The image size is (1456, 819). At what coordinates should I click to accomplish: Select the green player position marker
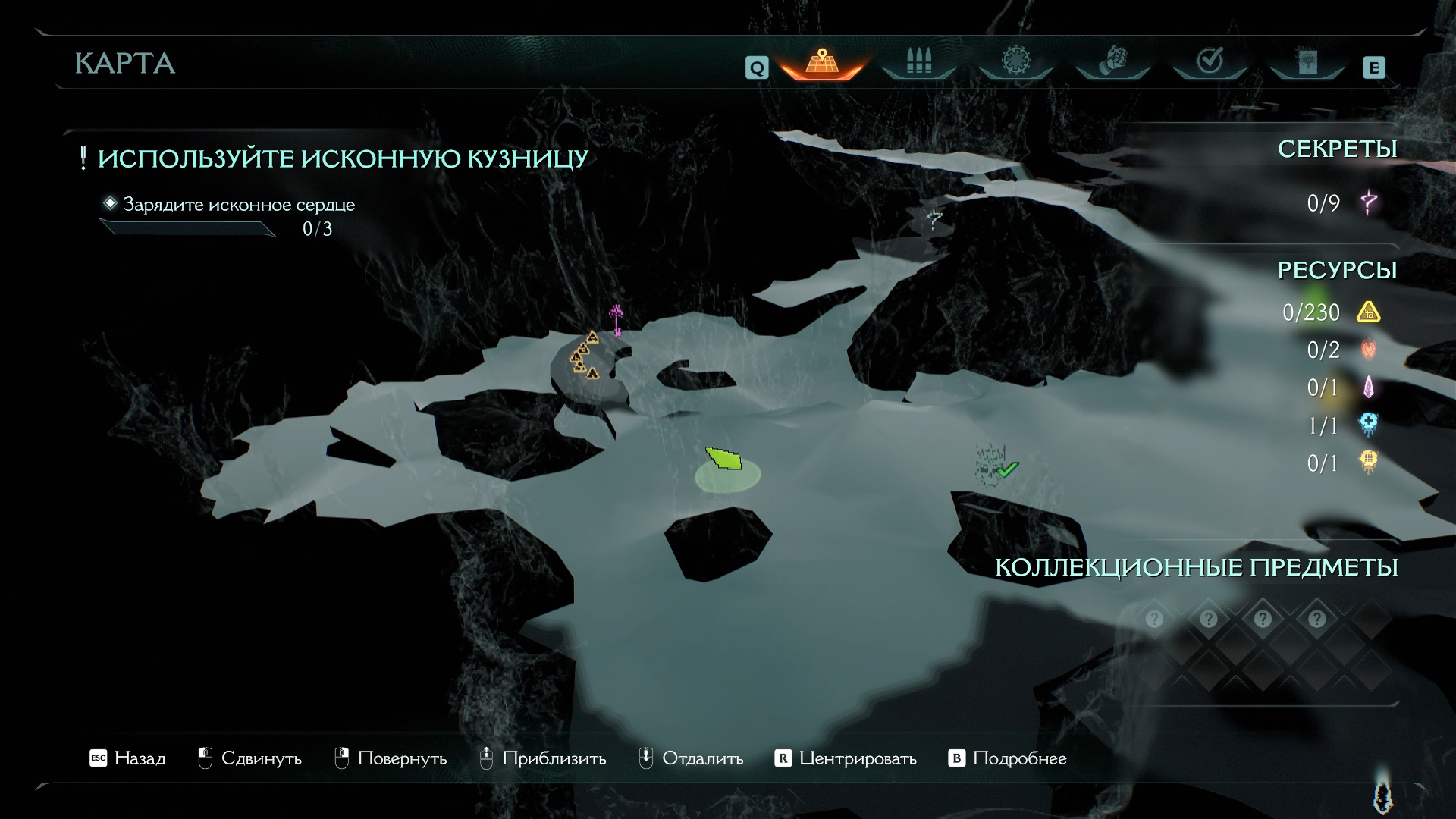(x=724, y=460)
